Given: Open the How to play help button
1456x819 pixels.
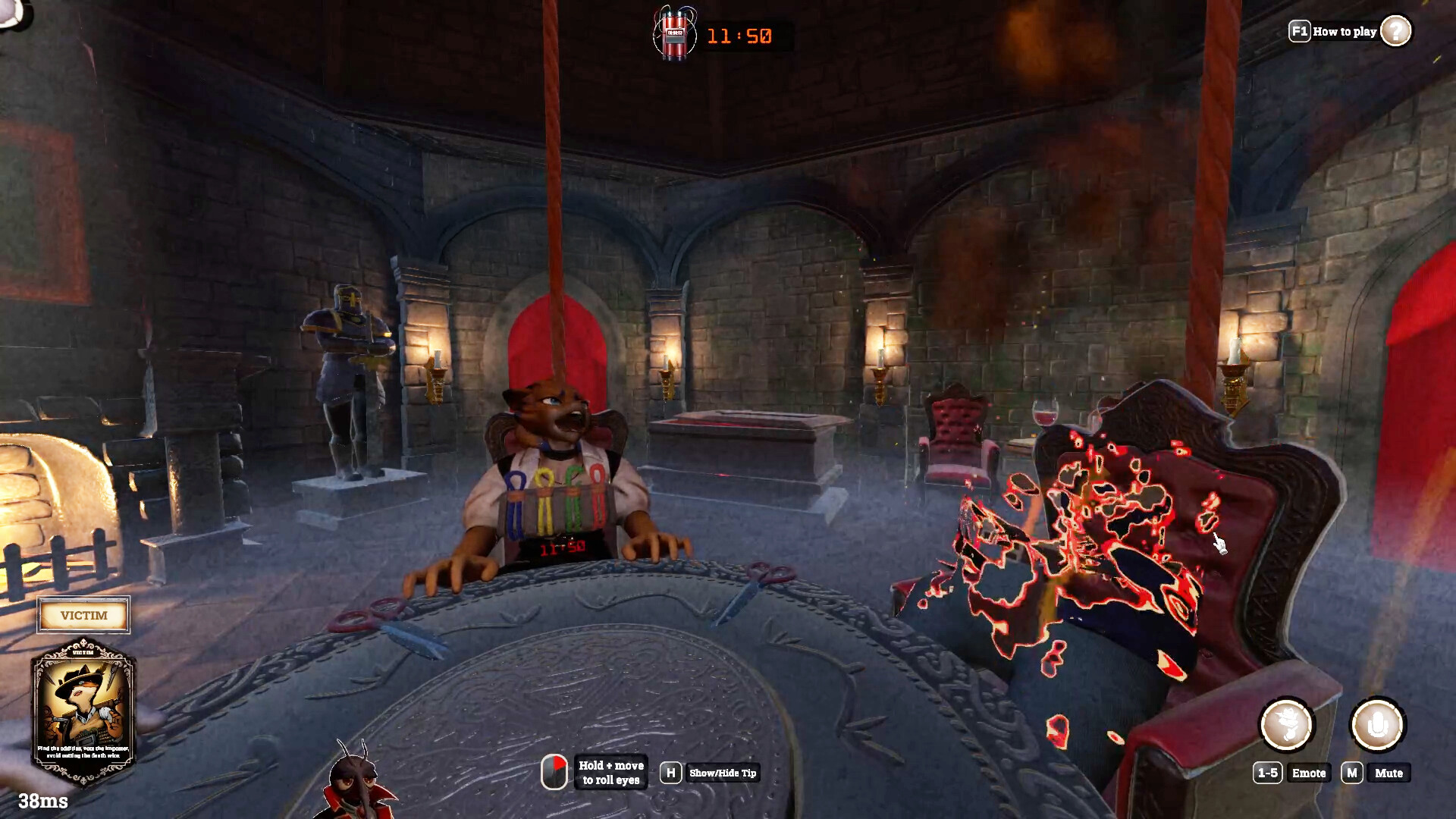Looking at the screenshot, I should [x=1395, y=31].
